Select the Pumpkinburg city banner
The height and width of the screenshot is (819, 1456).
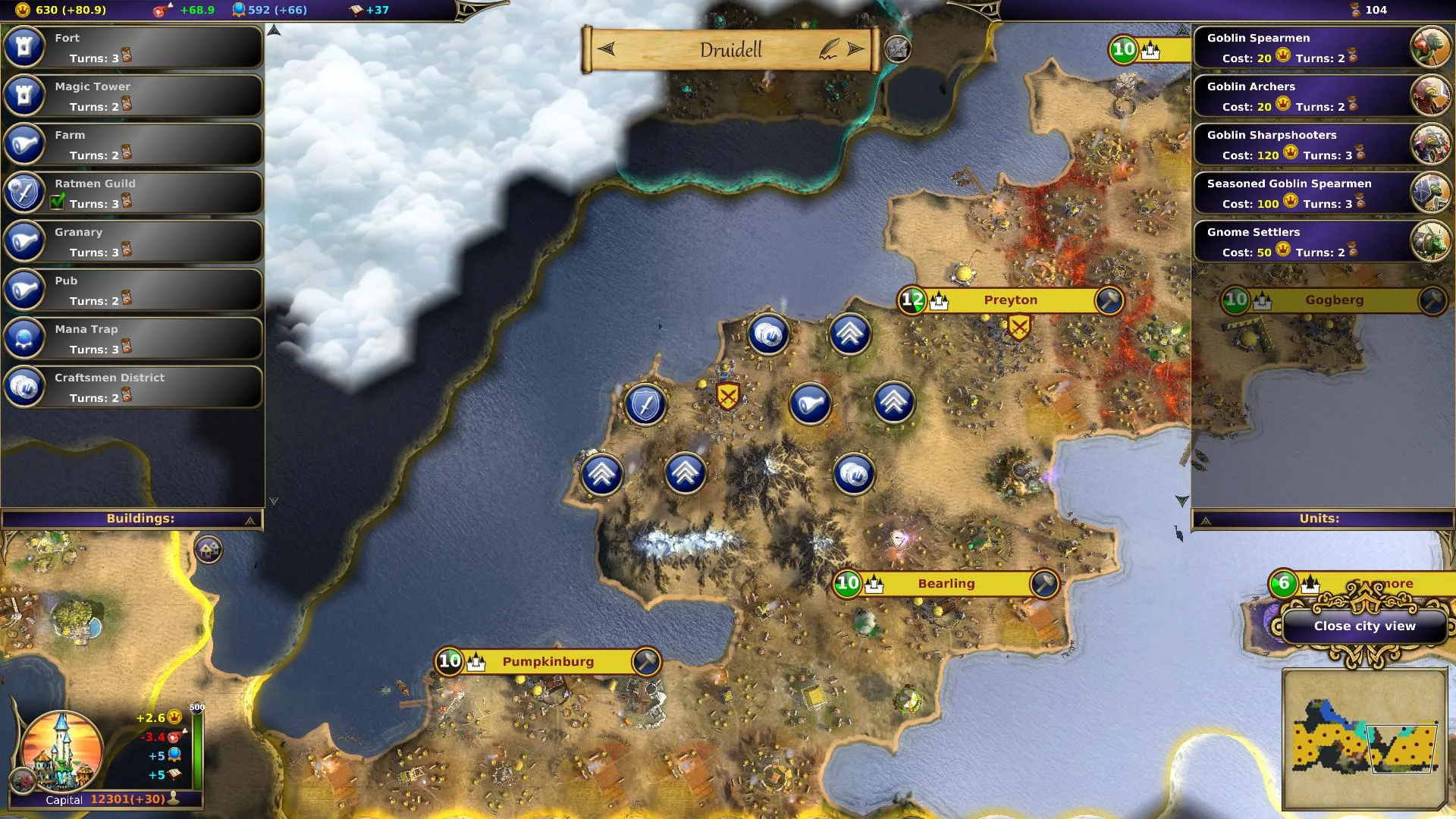[x=548, y=661]
